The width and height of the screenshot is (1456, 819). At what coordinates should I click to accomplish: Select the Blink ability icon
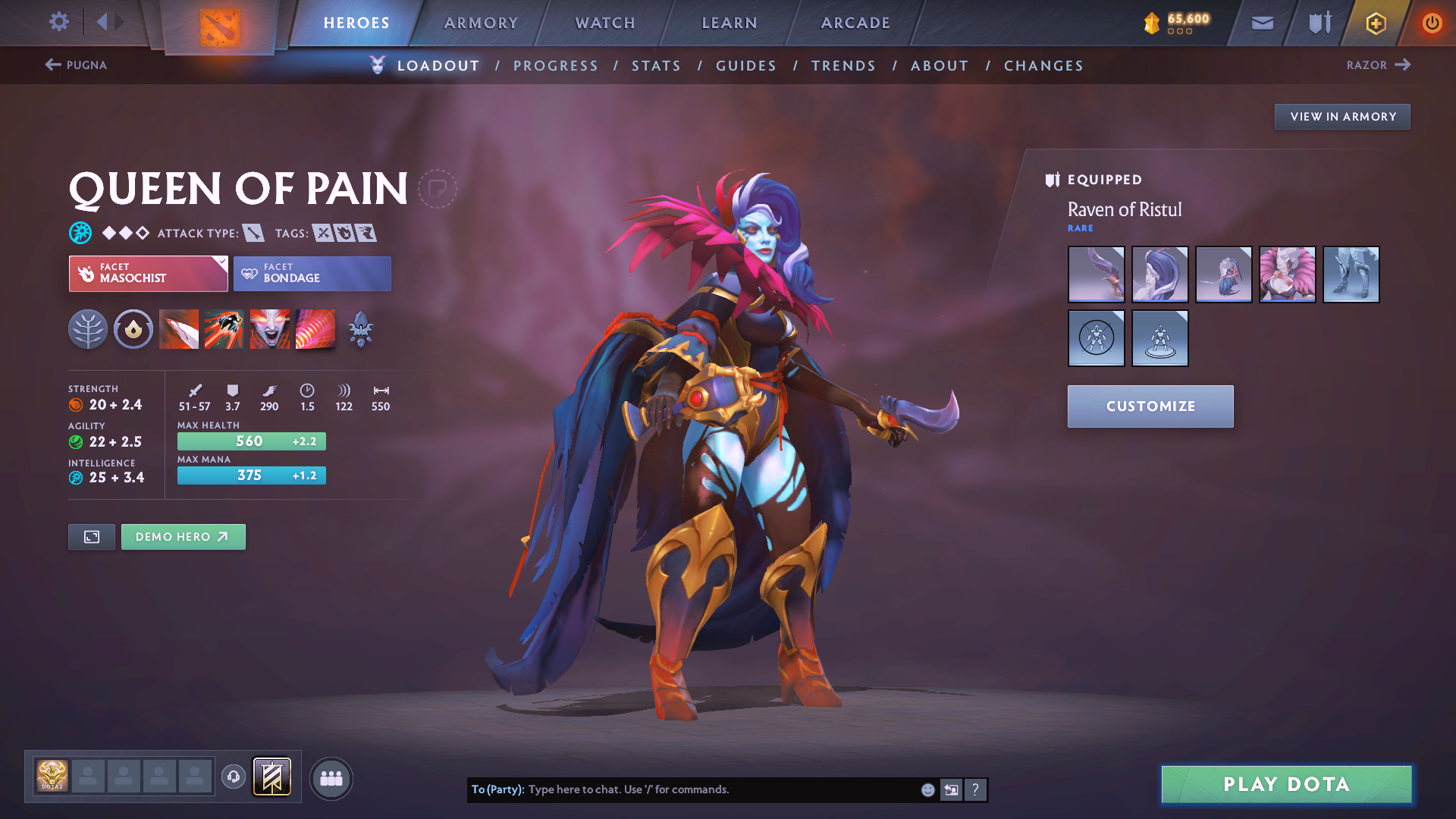coord(224,329)
